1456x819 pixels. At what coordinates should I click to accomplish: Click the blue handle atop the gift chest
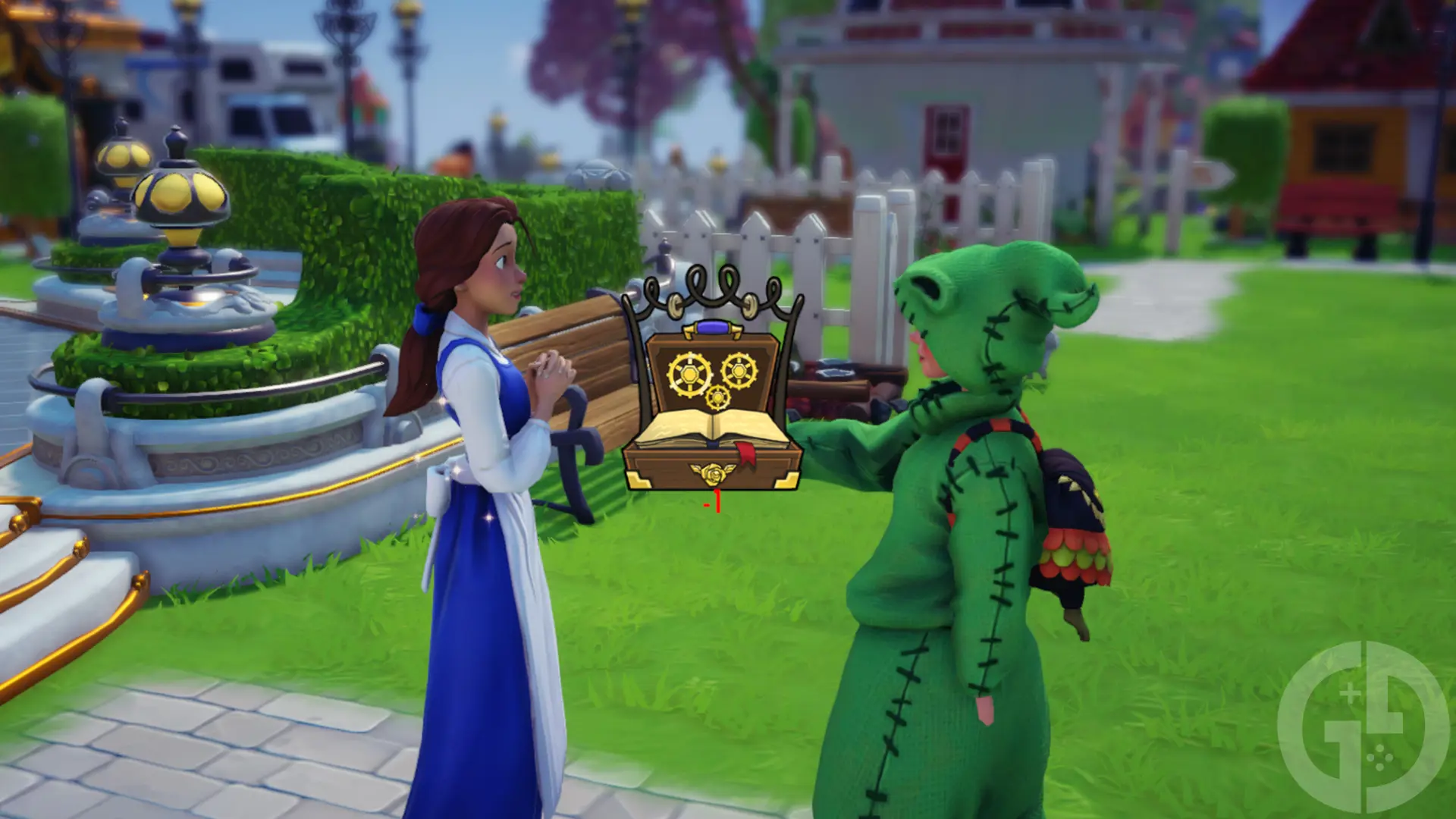[713, 328]
